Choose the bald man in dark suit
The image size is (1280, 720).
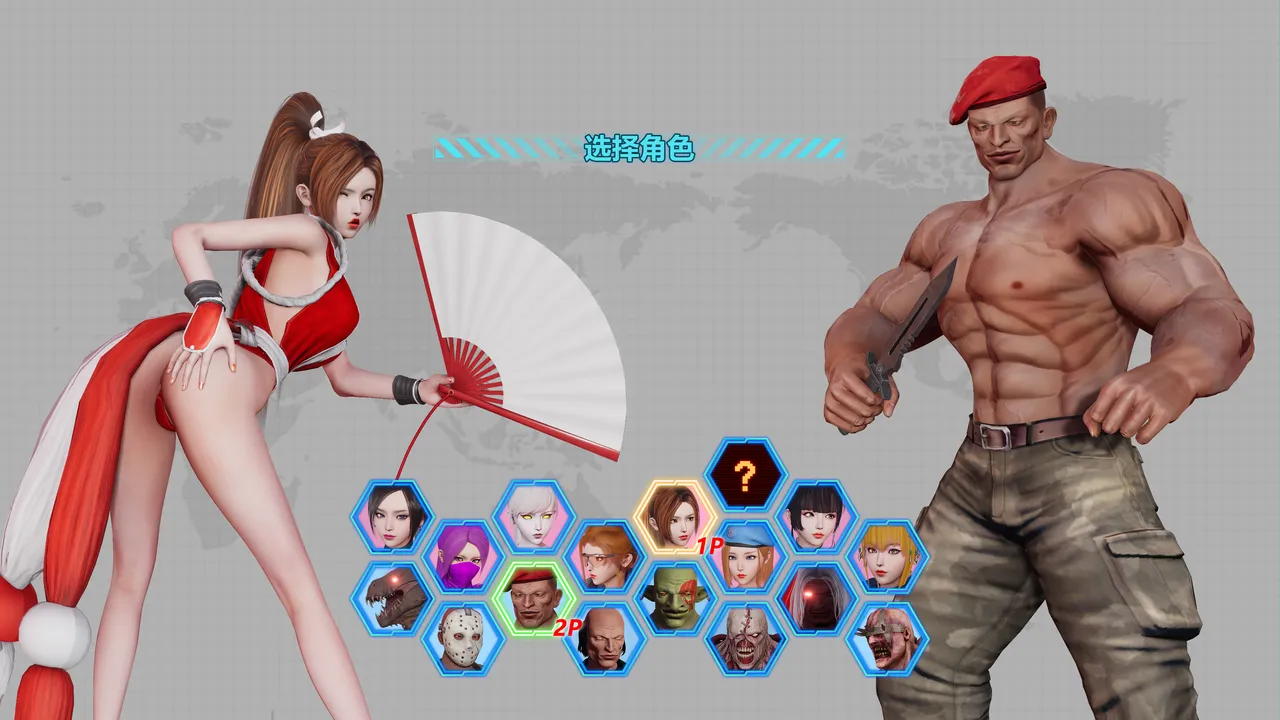tap(604, 638)
